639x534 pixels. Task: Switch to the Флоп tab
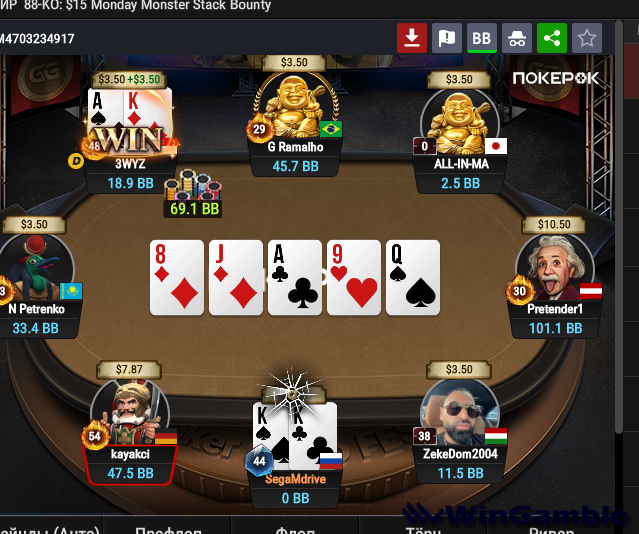click(x=295, y=526)
